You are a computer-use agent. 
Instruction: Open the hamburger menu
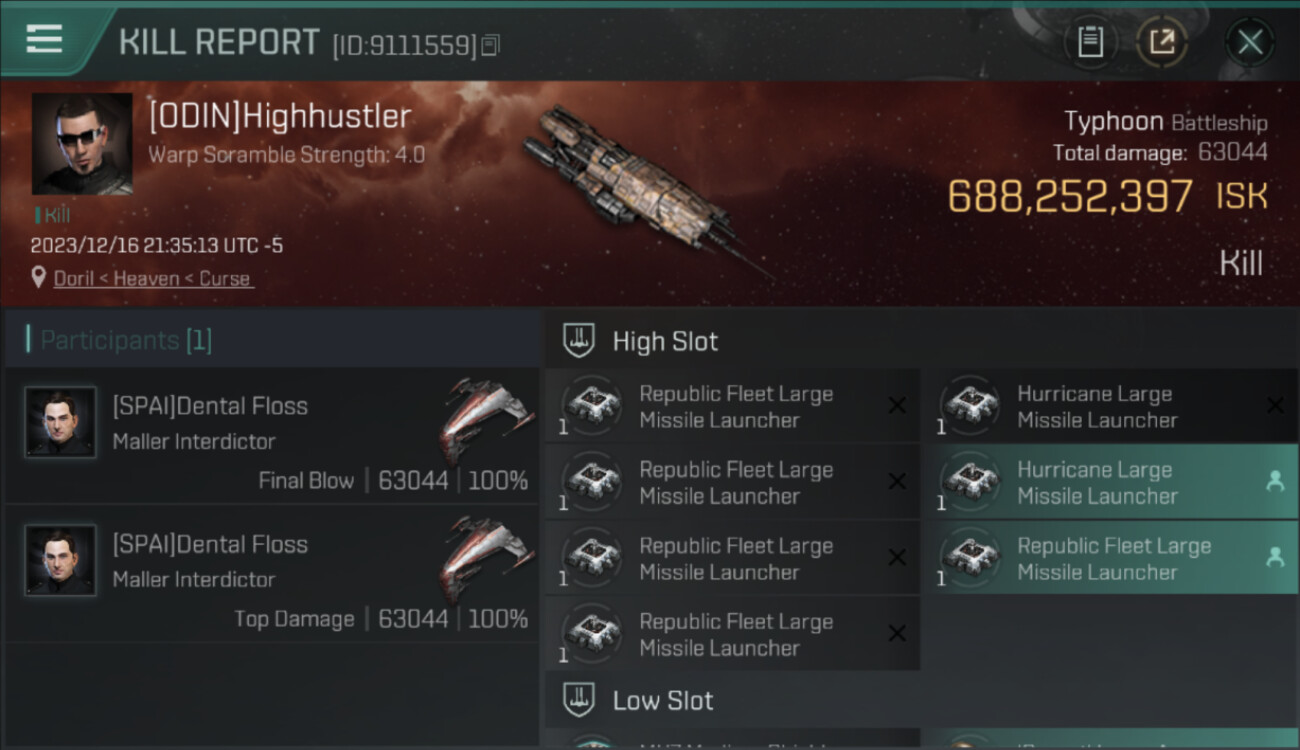[45, 40]
